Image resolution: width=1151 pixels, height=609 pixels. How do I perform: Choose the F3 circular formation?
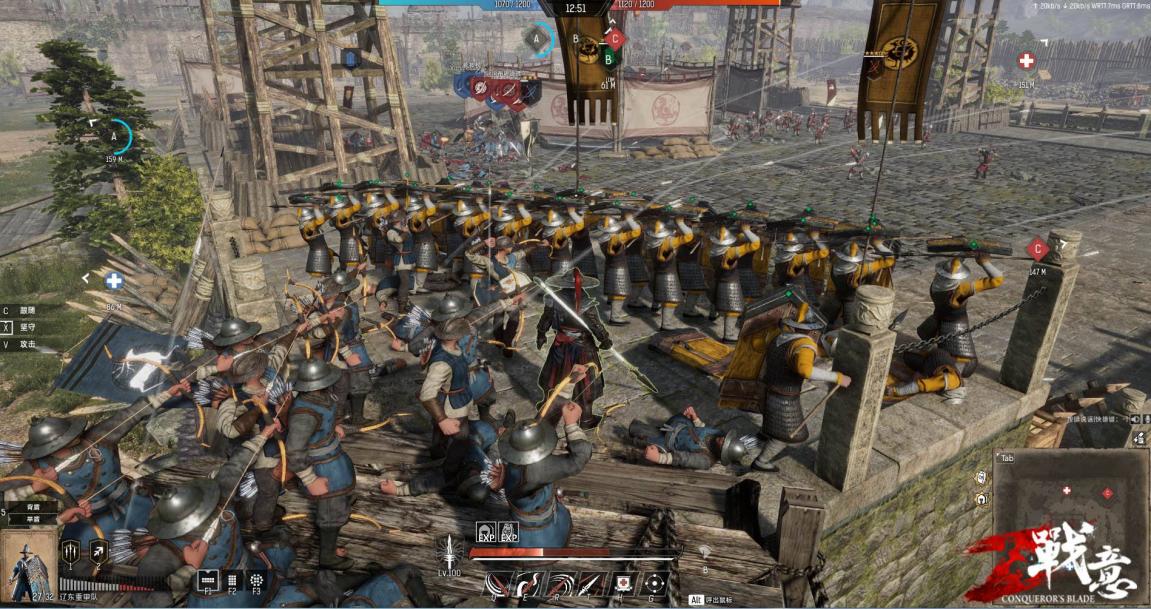click(257, 579)
